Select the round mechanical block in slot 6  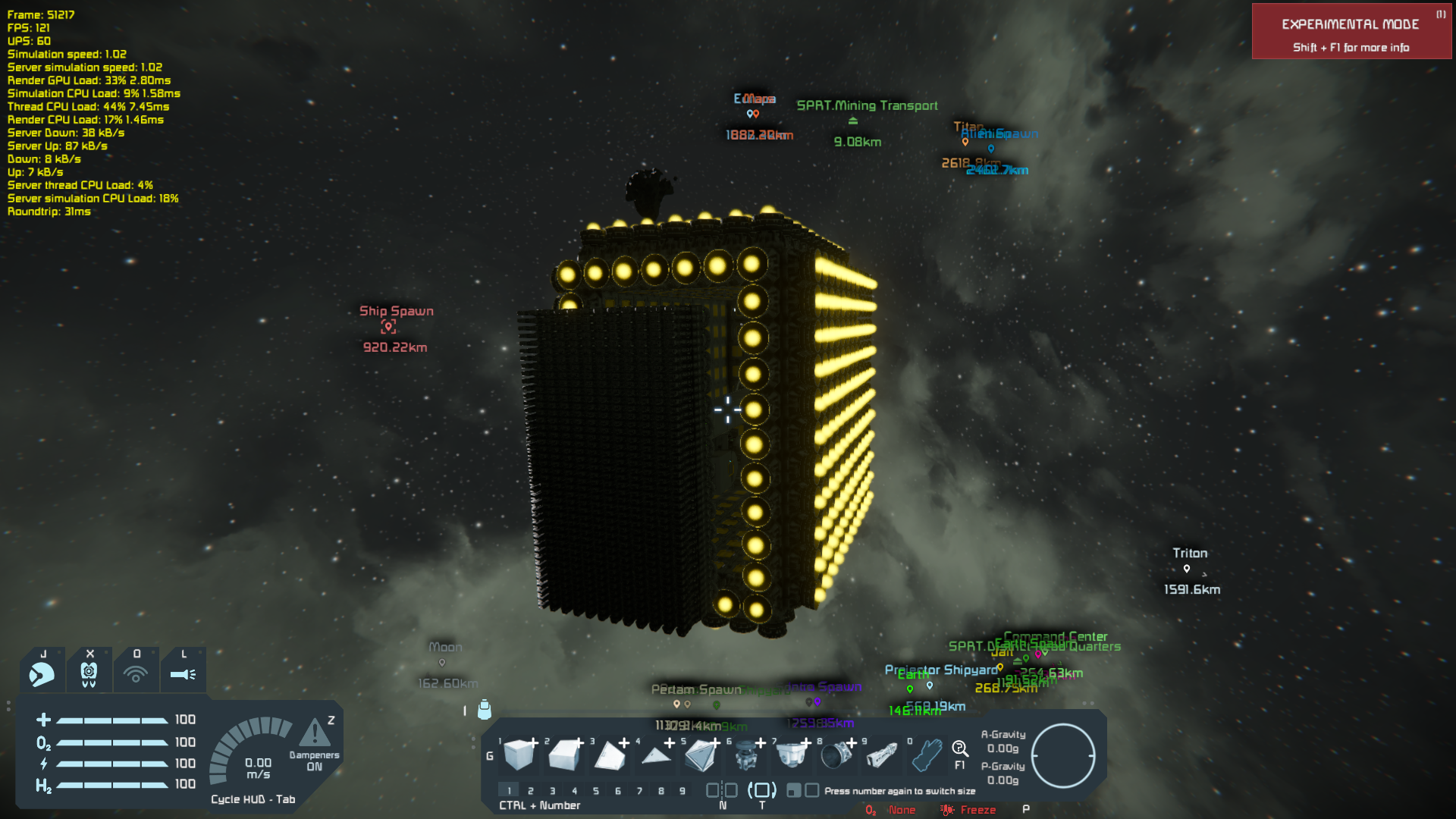tap(746, 755)
